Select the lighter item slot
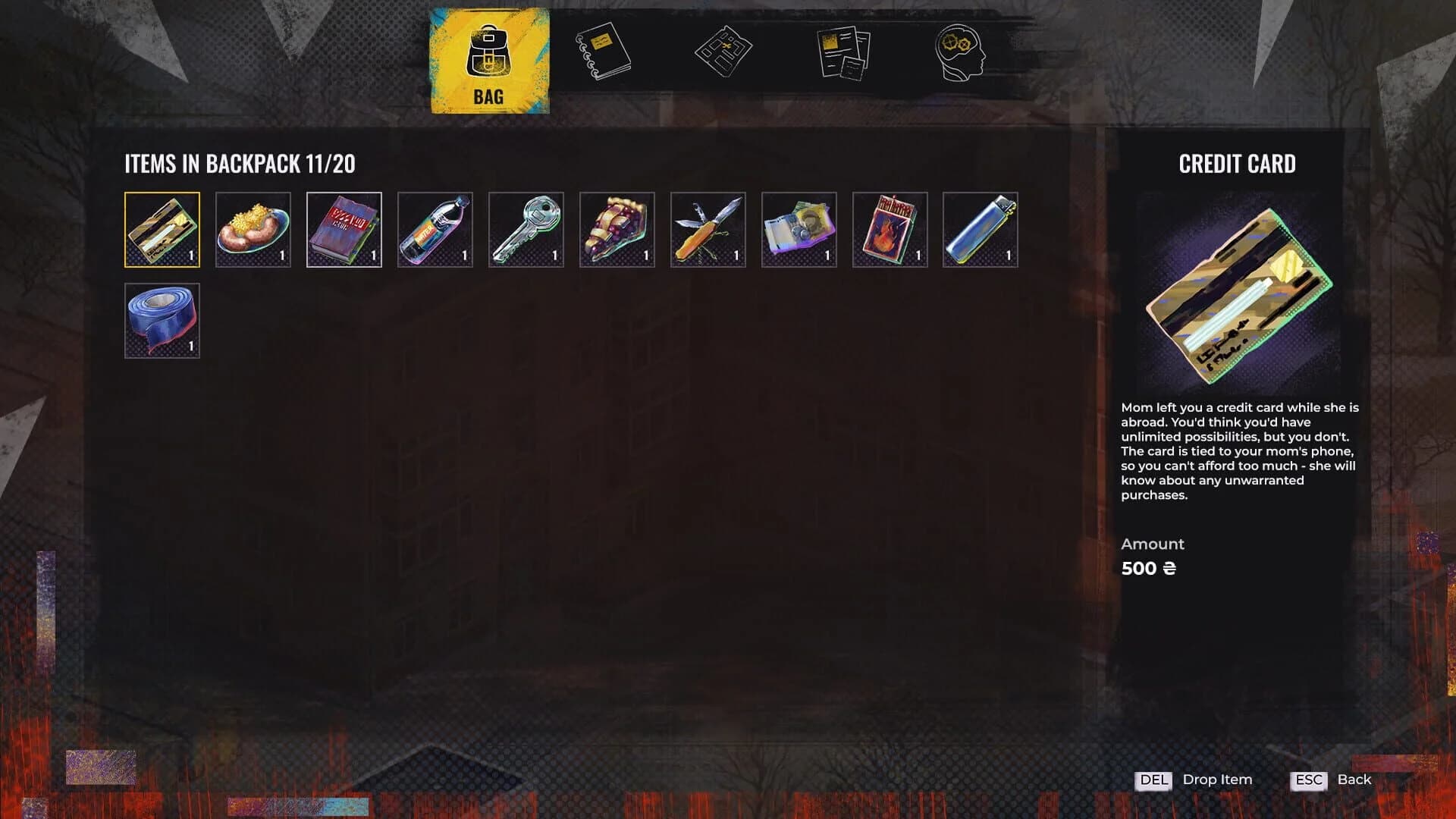The image size is (1456, 819). 981,230
